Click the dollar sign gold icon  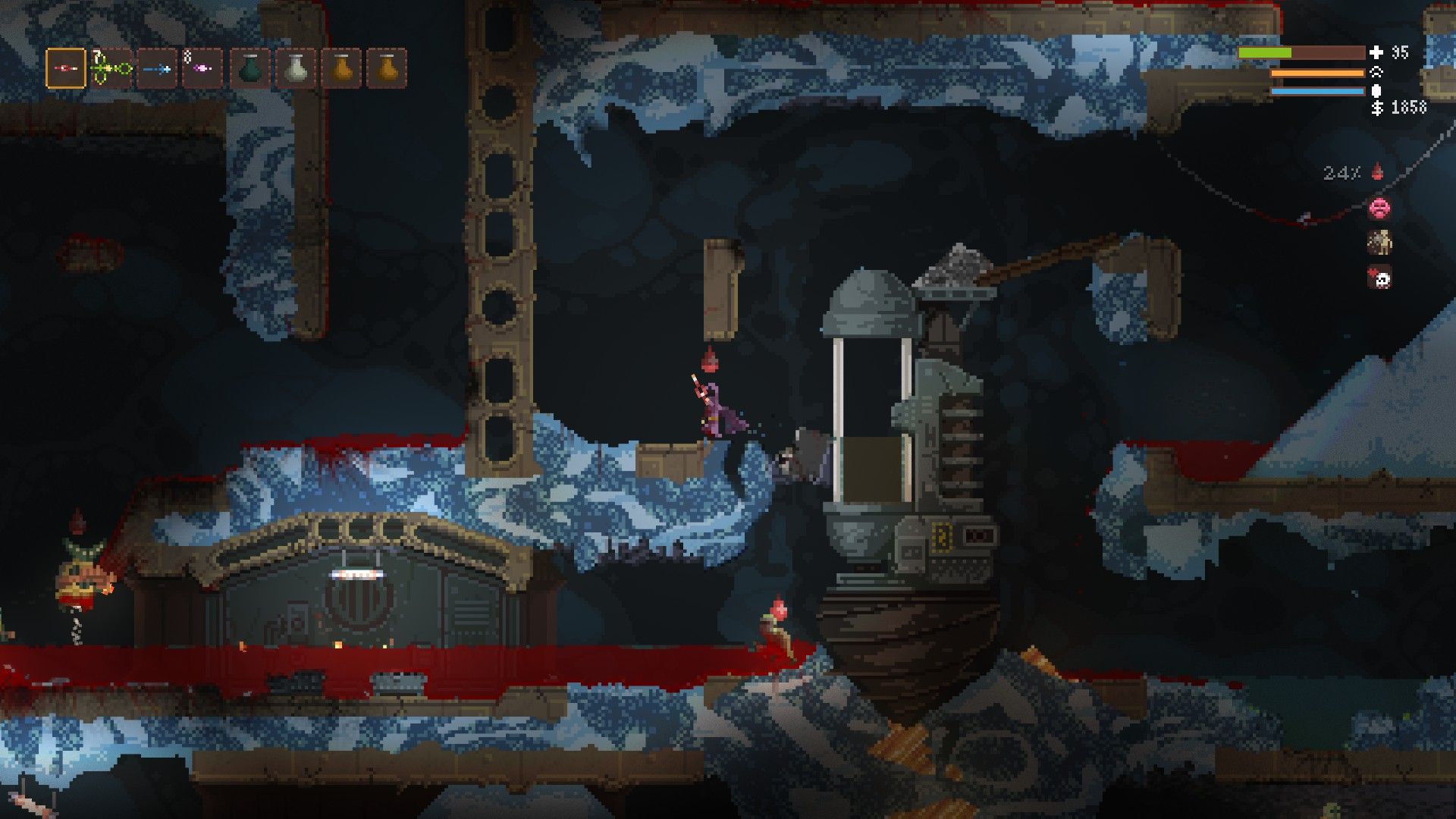tap(1377, 108)
